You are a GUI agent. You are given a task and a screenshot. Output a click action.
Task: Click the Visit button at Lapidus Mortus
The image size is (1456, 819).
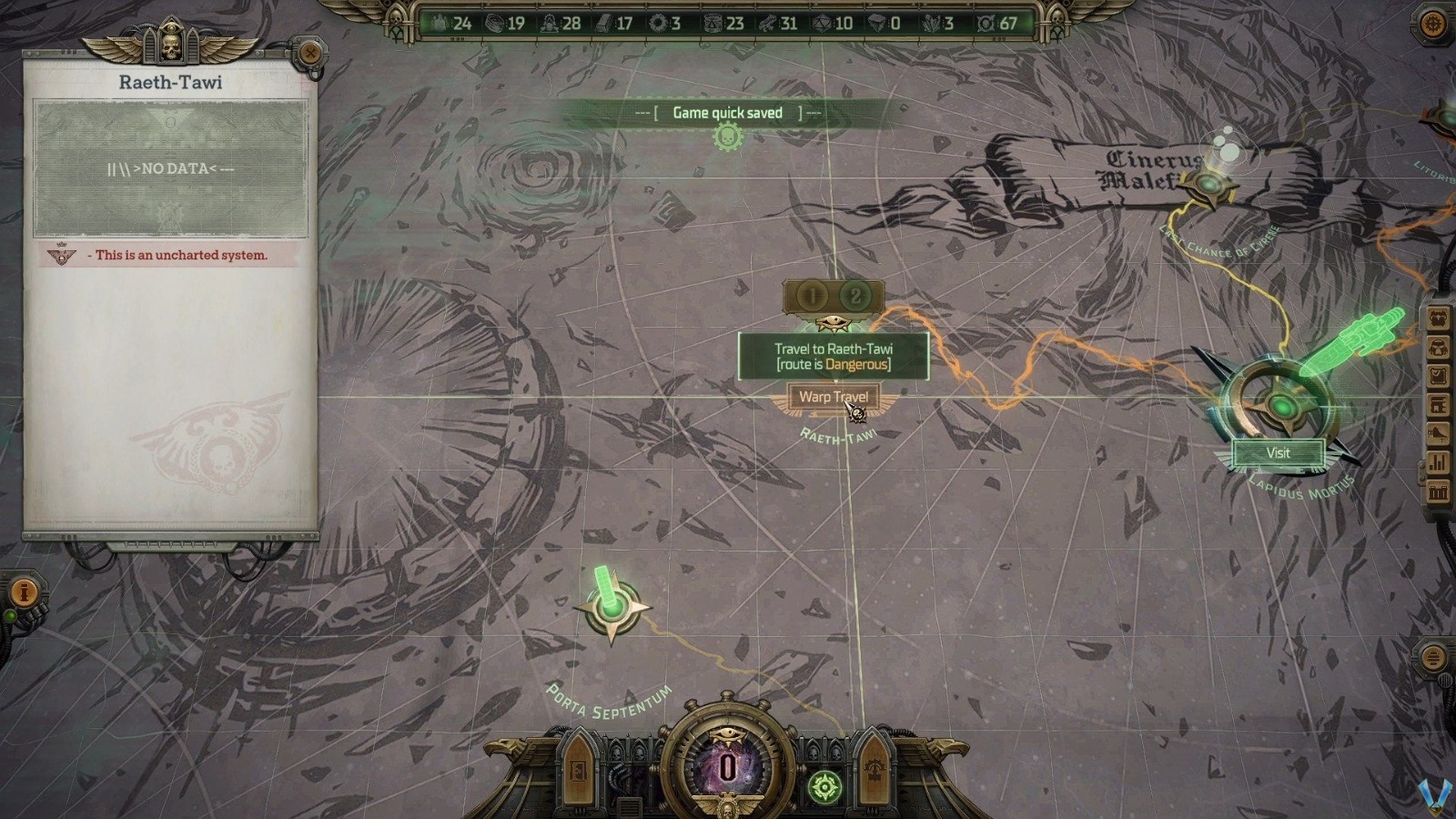click(x=1279, y=453)
